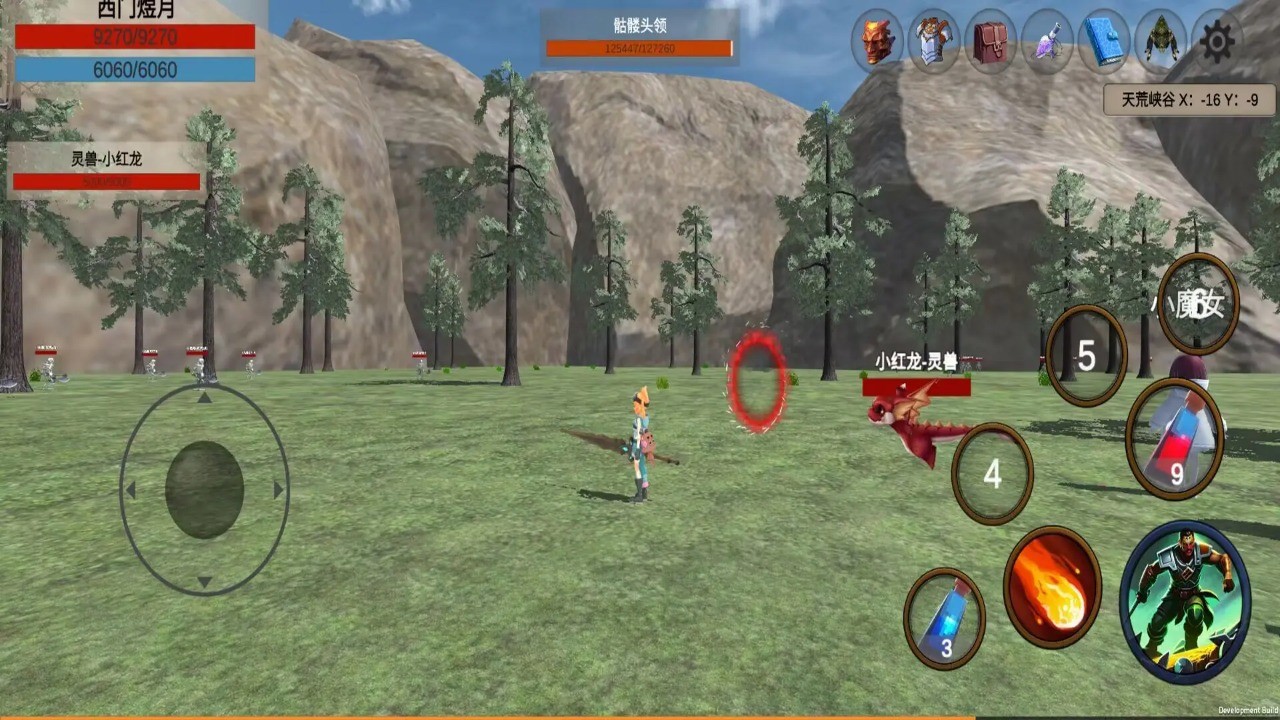Open the blue skill book icon
Viewport: 1280px width, 720px height.
click(1103, 42)
